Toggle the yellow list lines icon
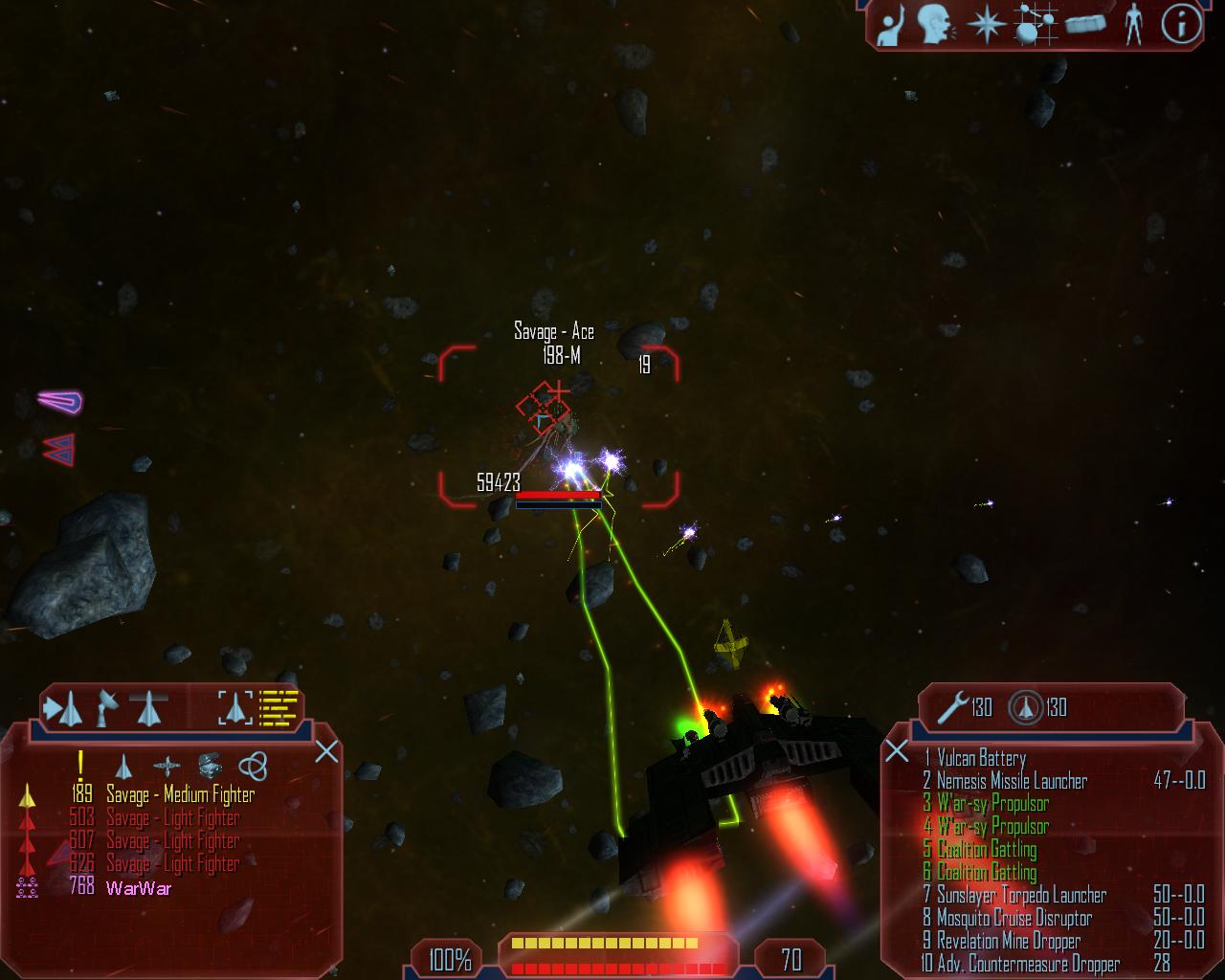Screen dimensions: 1225x980 [279, 708]
